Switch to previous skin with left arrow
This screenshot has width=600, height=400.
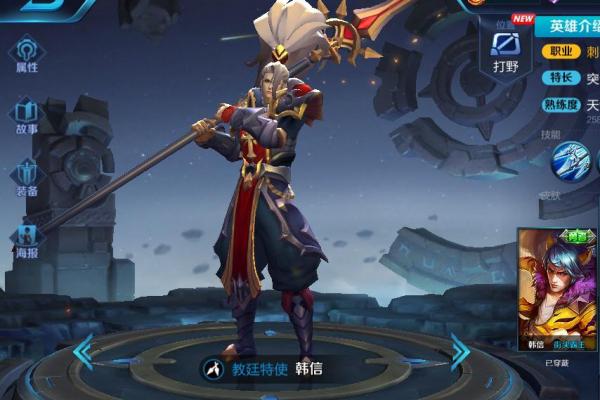82,352
